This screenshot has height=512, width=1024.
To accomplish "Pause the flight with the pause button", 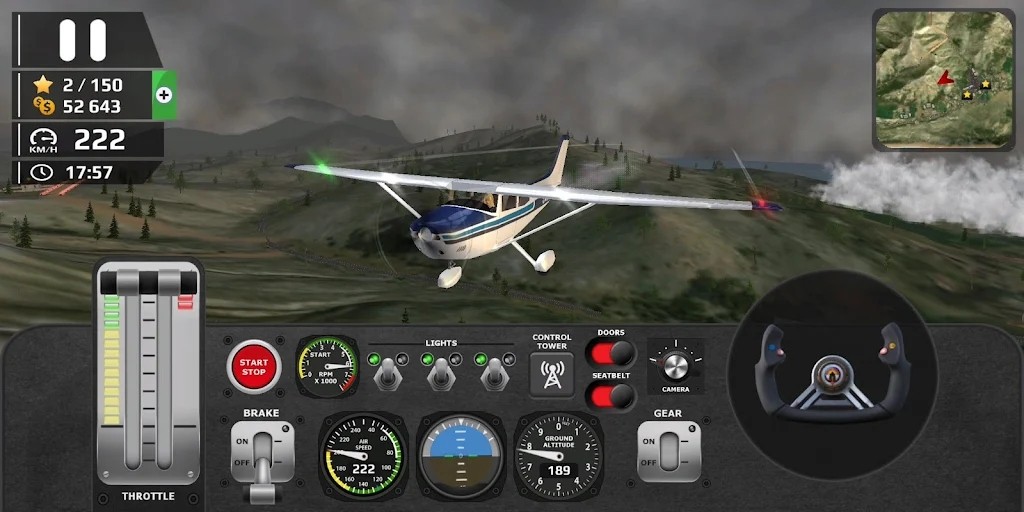I will (82, 40).
